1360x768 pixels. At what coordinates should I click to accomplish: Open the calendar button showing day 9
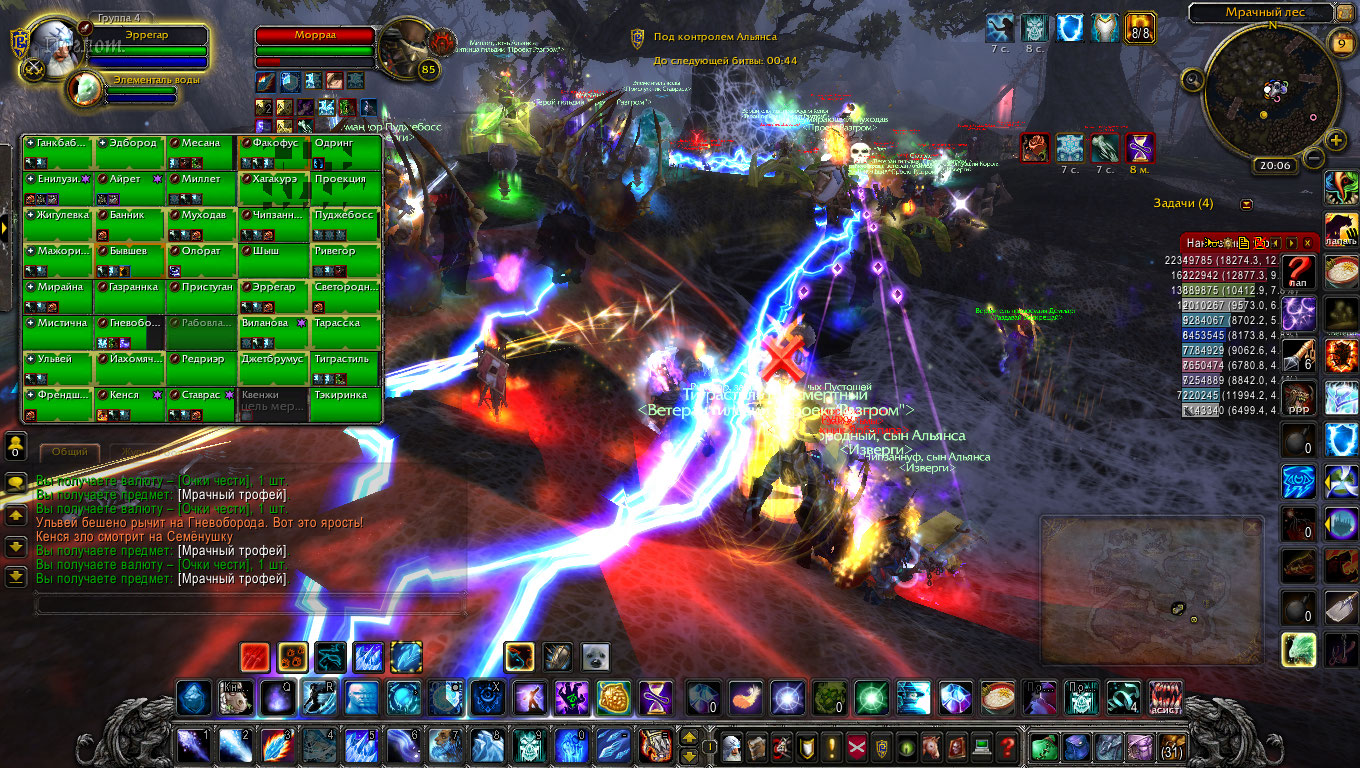(1341, 42)
